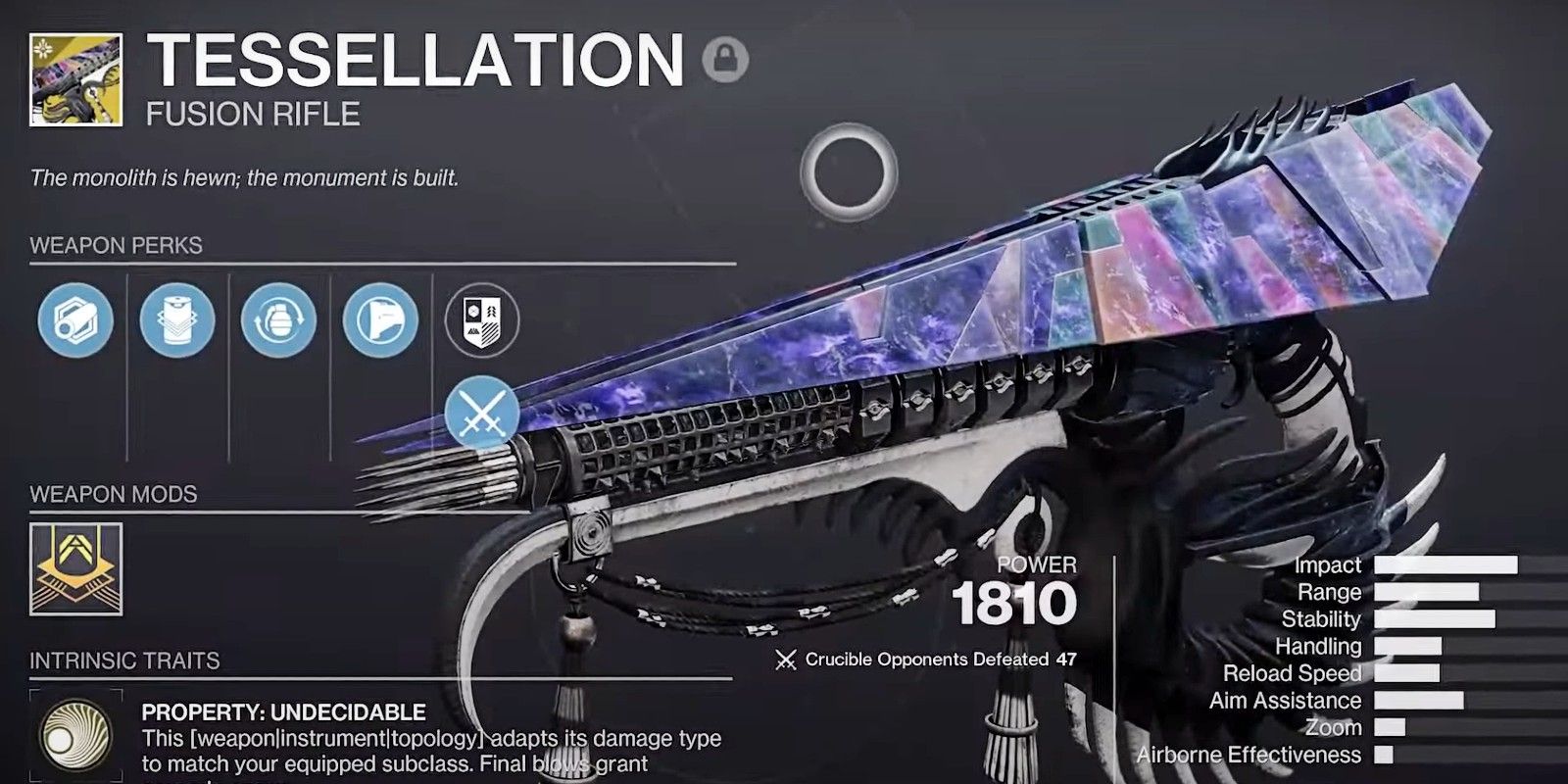This screenshot has height=784, width=1568.
Task: Select the stock perk icon
Action: click(x=381, y=320)
